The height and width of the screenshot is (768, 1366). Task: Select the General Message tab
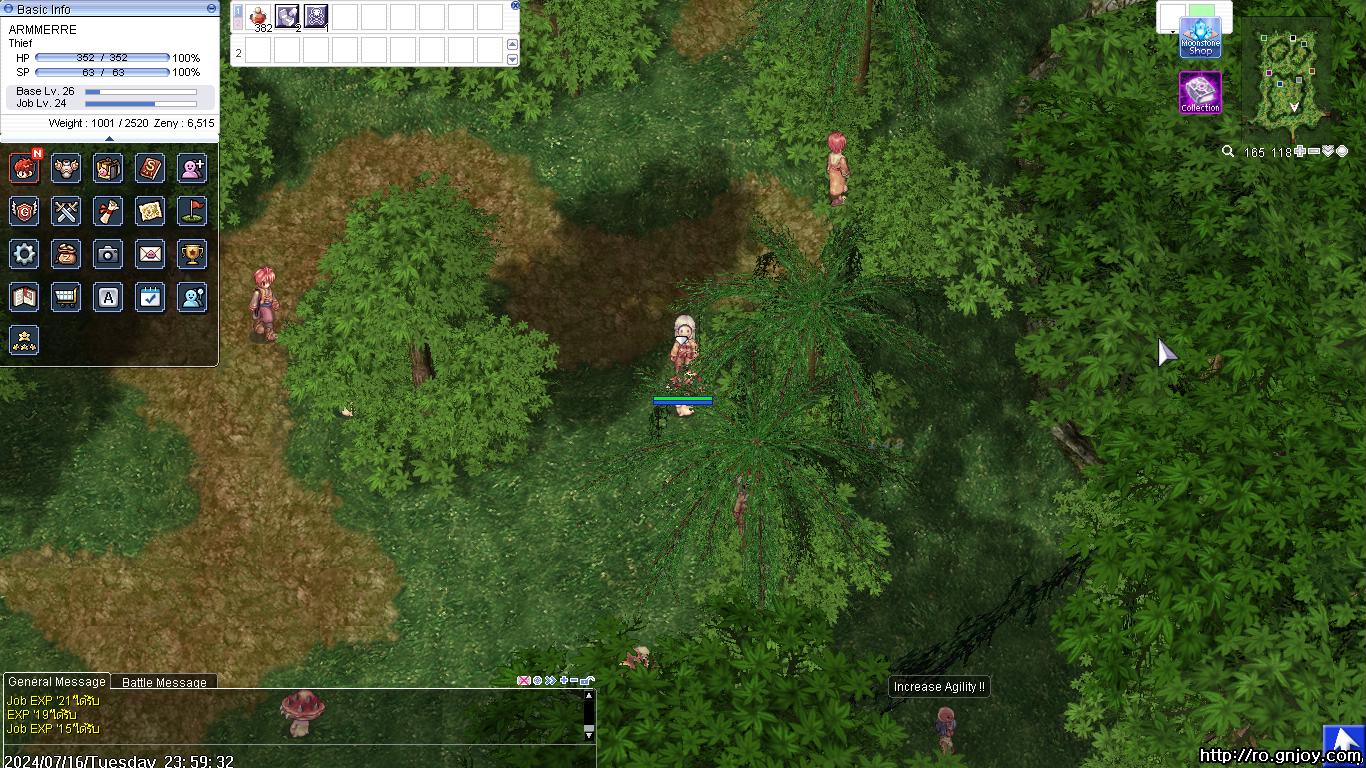pyautogui.click(x=55, y=682)
